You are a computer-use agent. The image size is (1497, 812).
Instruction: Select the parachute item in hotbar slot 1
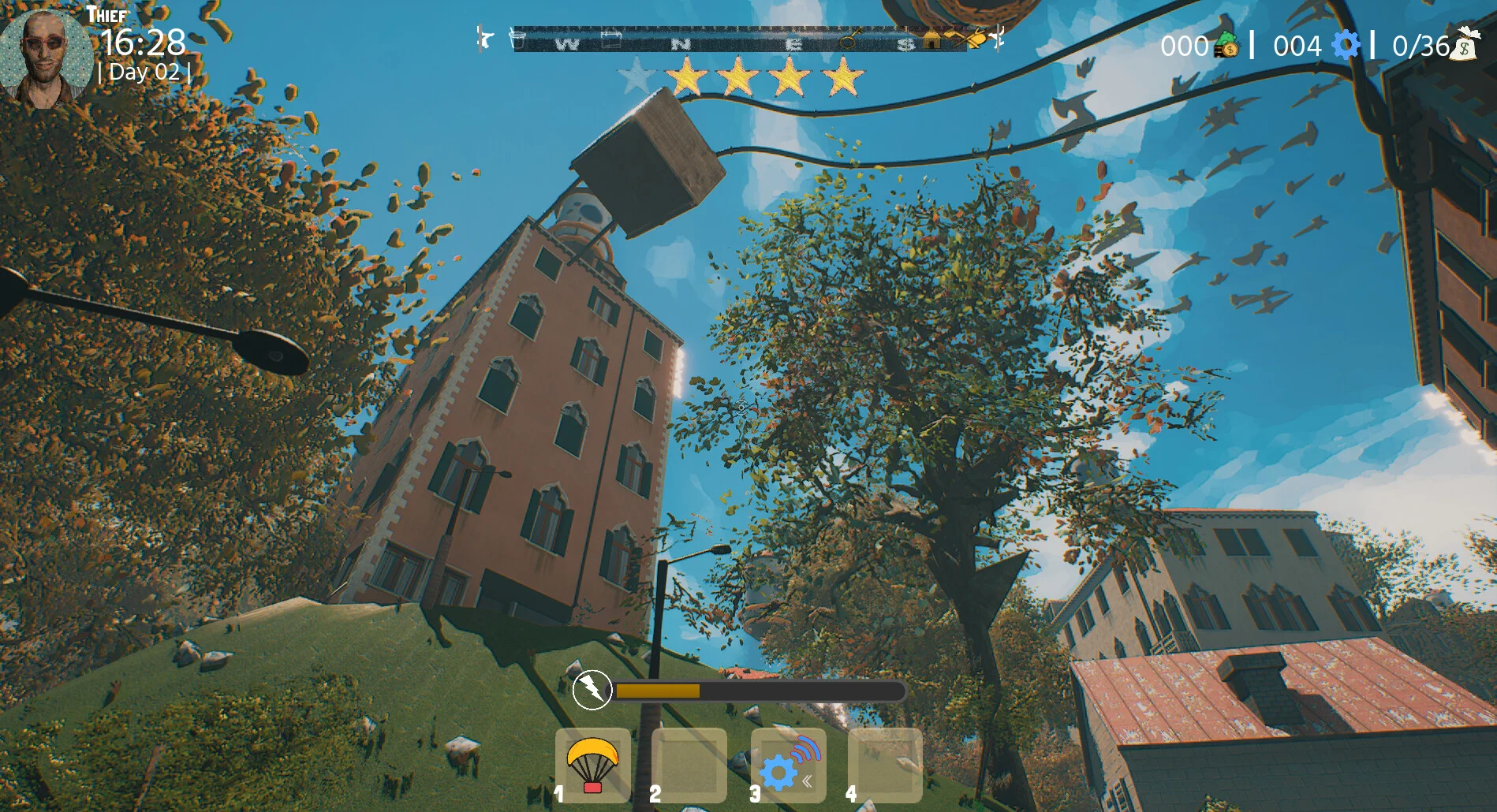592,764
